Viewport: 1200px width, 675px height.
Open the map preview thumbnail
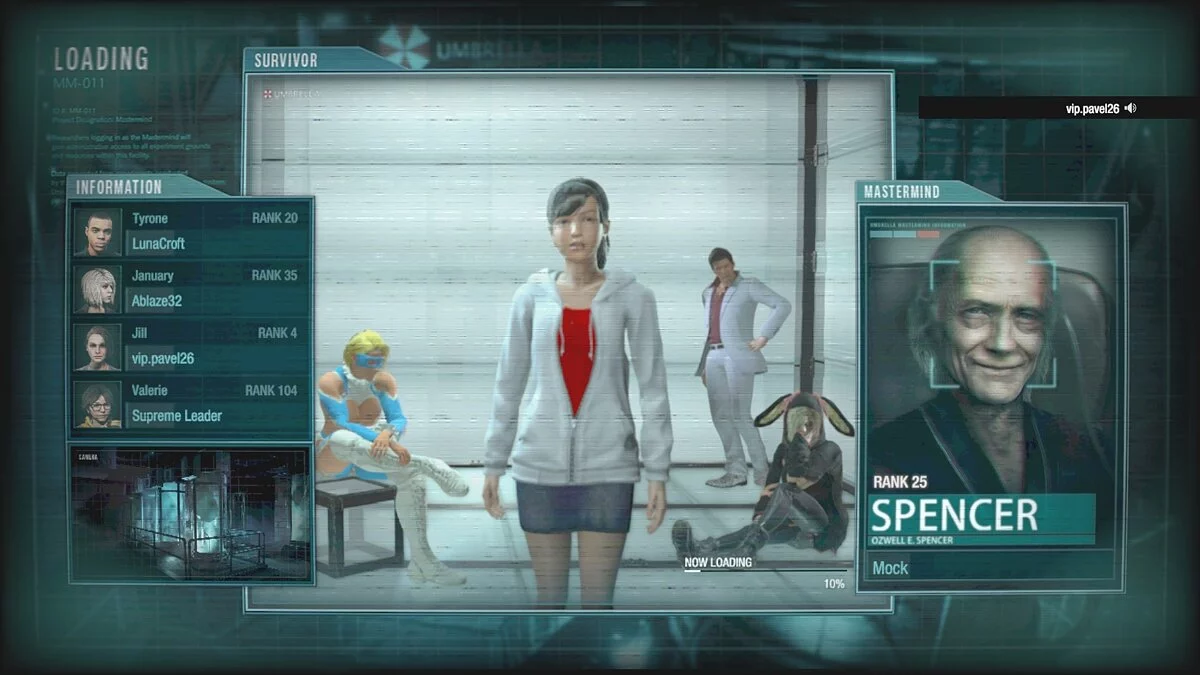click(190, 513)
